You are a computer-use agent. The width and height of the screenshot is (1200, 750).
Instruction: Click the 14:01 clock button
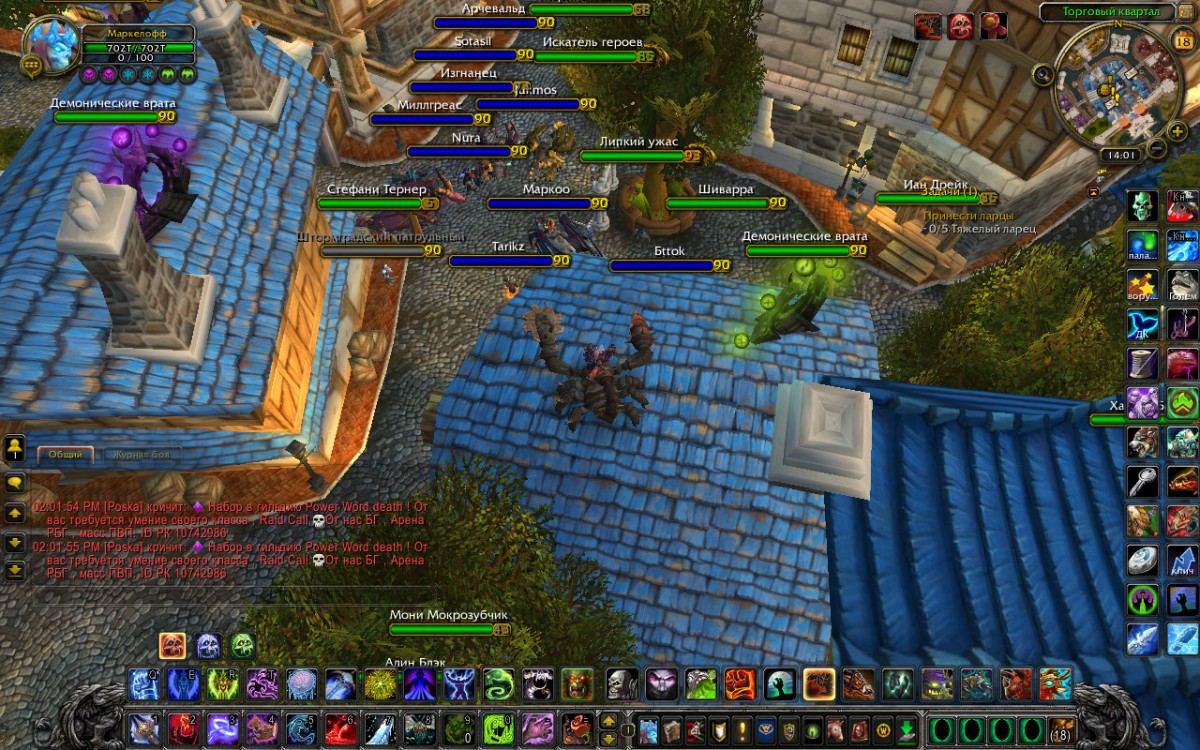[x=1120, y=155]
